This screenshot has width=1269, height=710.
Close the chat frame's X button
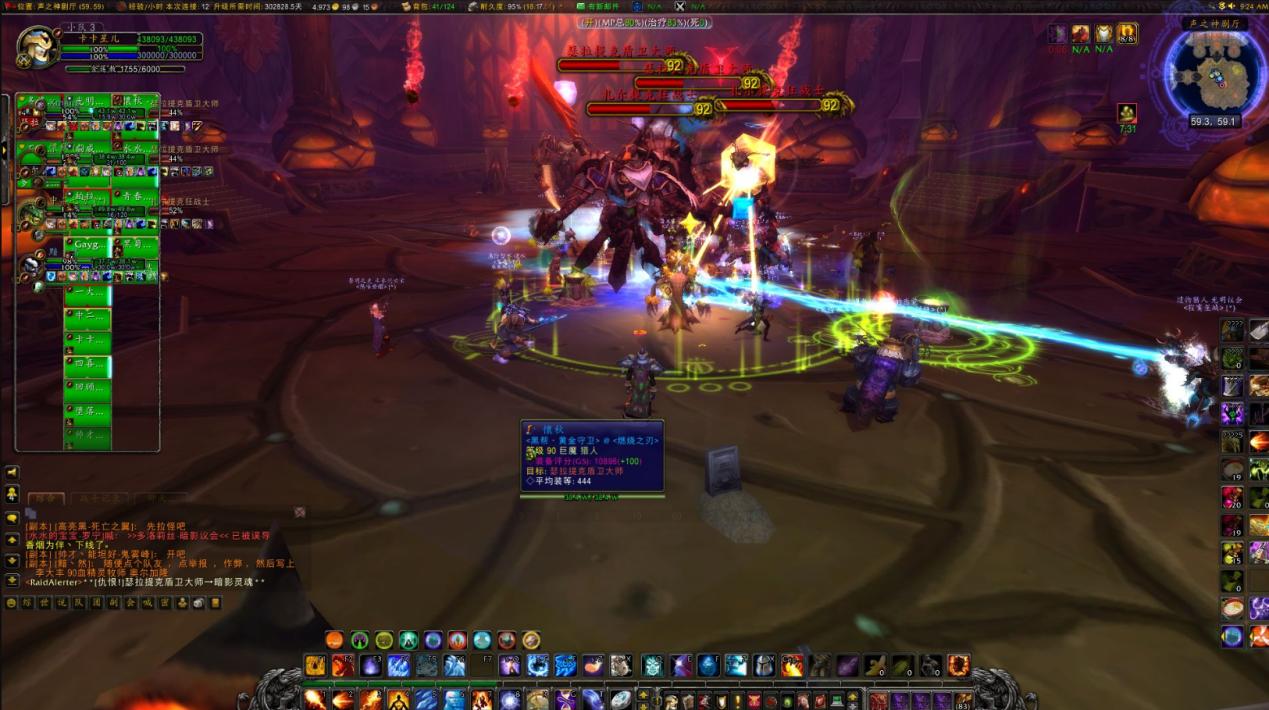point(299,512)
